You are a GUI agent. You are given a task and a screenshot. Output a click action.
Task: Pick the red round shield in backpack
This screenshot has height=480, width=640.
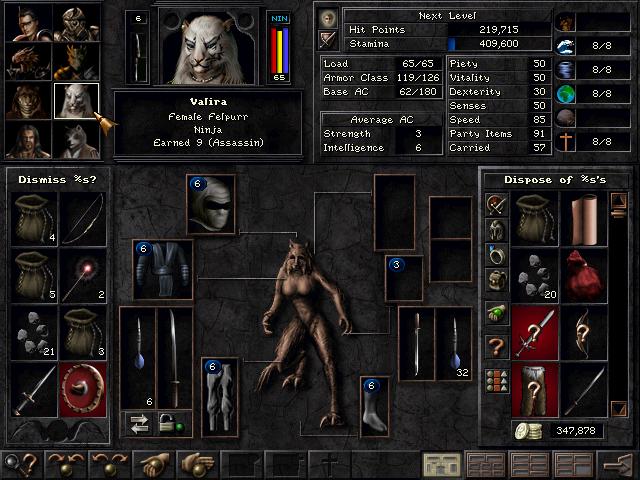pos(81,387)
